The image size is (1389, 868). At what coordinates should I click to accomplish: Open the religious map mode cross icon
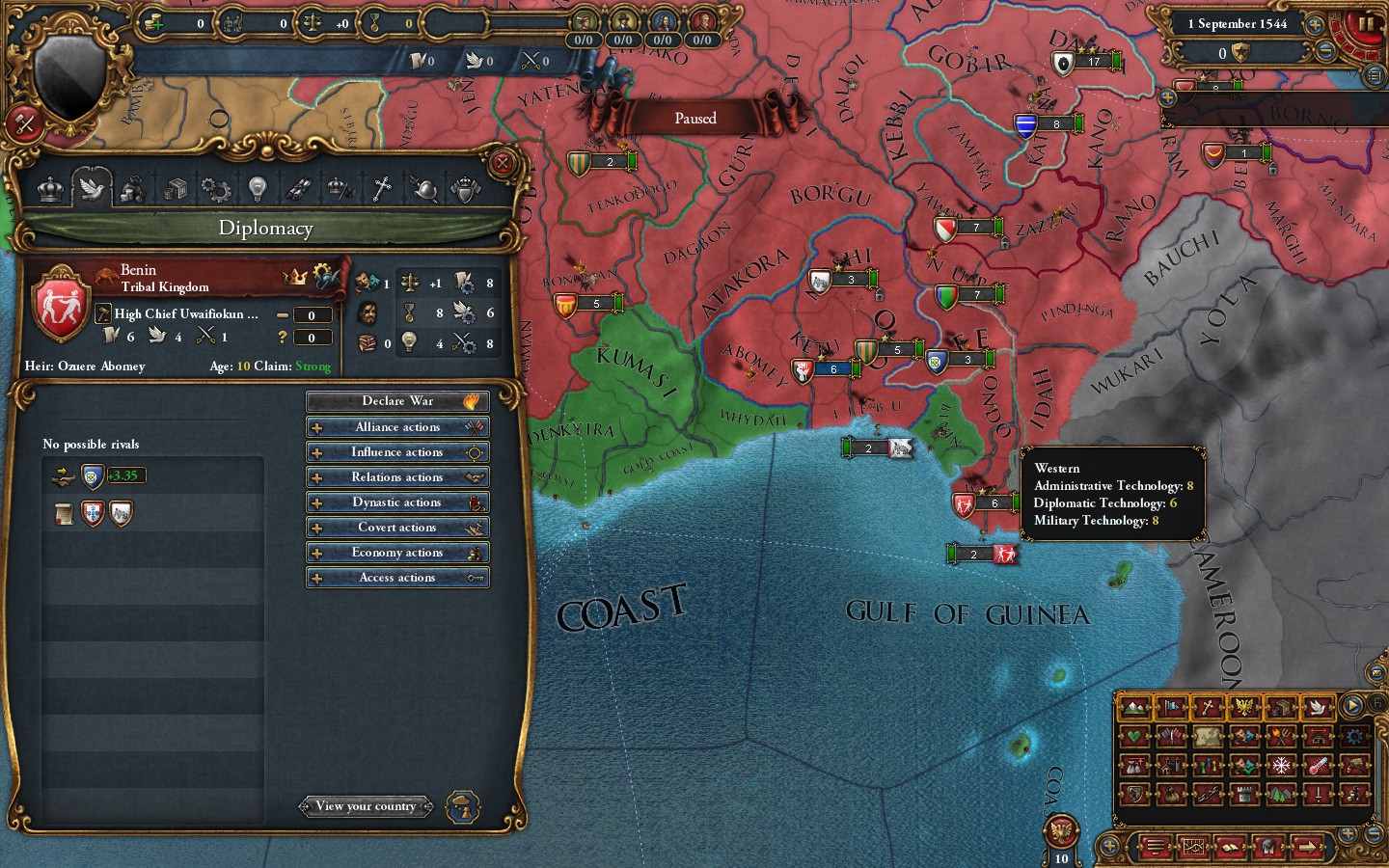pos(1208,708)
